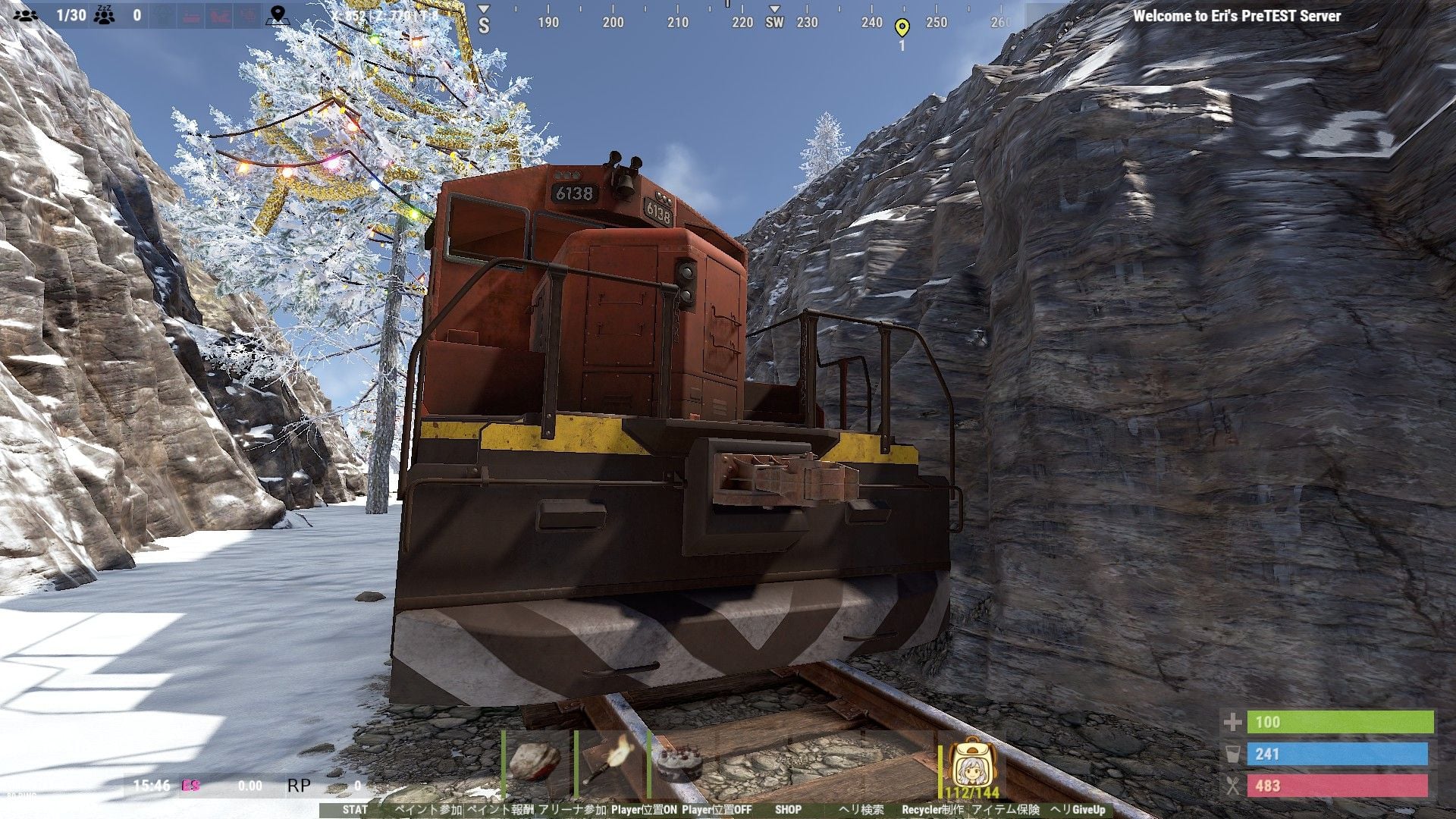Image resolution: width=1456 pixels, height=819 pixels.
Task: Select the lit torch hotbar slot
Action: tap(608, 761)
